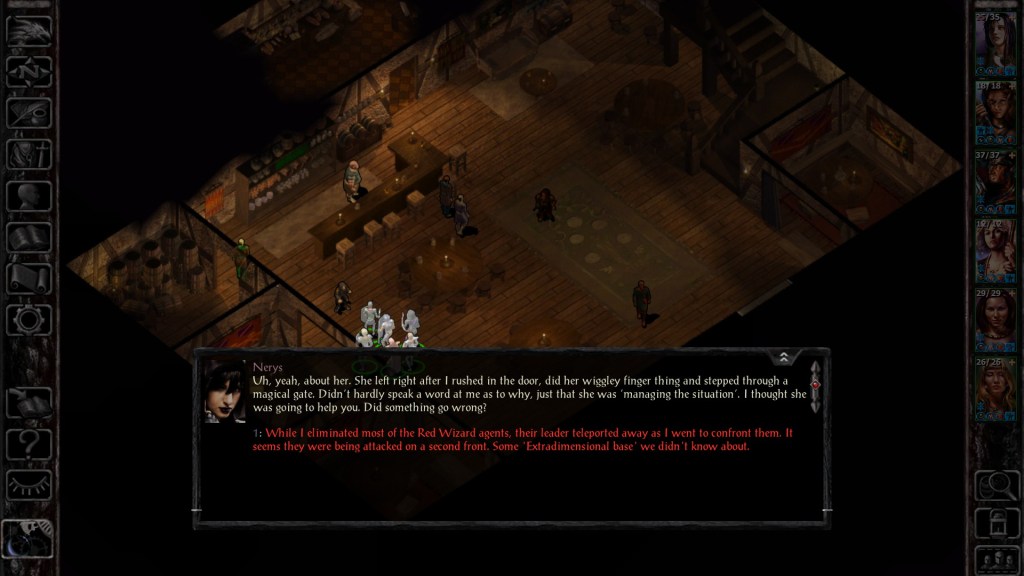Viewport: 1024px width, 576px height.
Task: Toggle pause using the clock at the sidebar bottom
Action: (x=29, y=540)
